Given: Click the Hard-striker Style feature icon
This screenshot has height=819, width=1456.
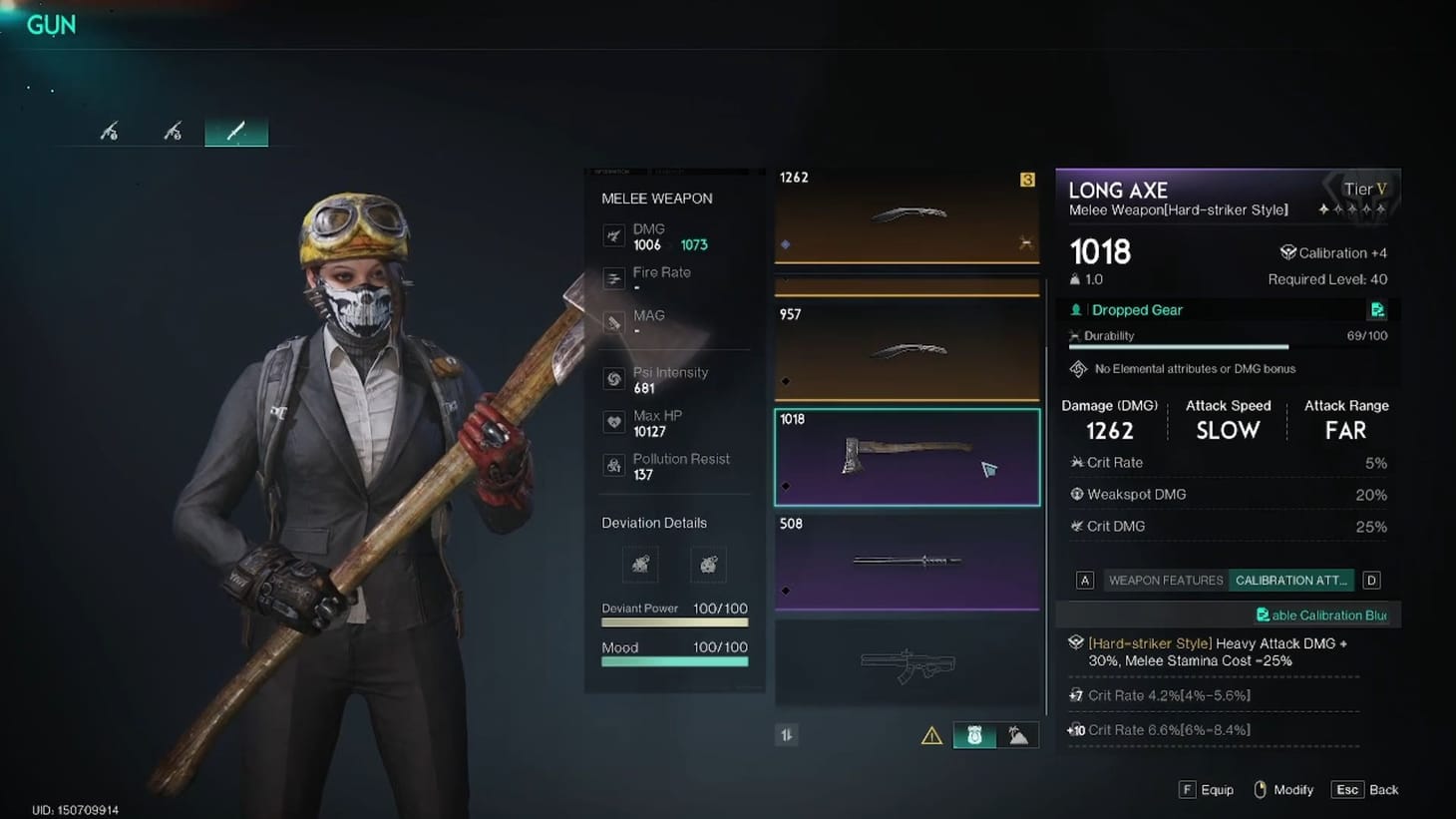Looking at the screenshot, I should point(1078,643).
